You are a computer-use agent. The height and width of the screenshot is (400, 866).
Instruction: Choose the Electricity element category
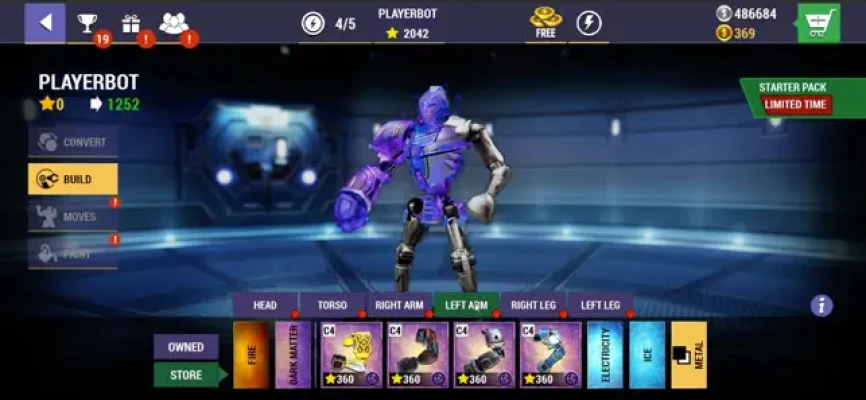point(604,354)
